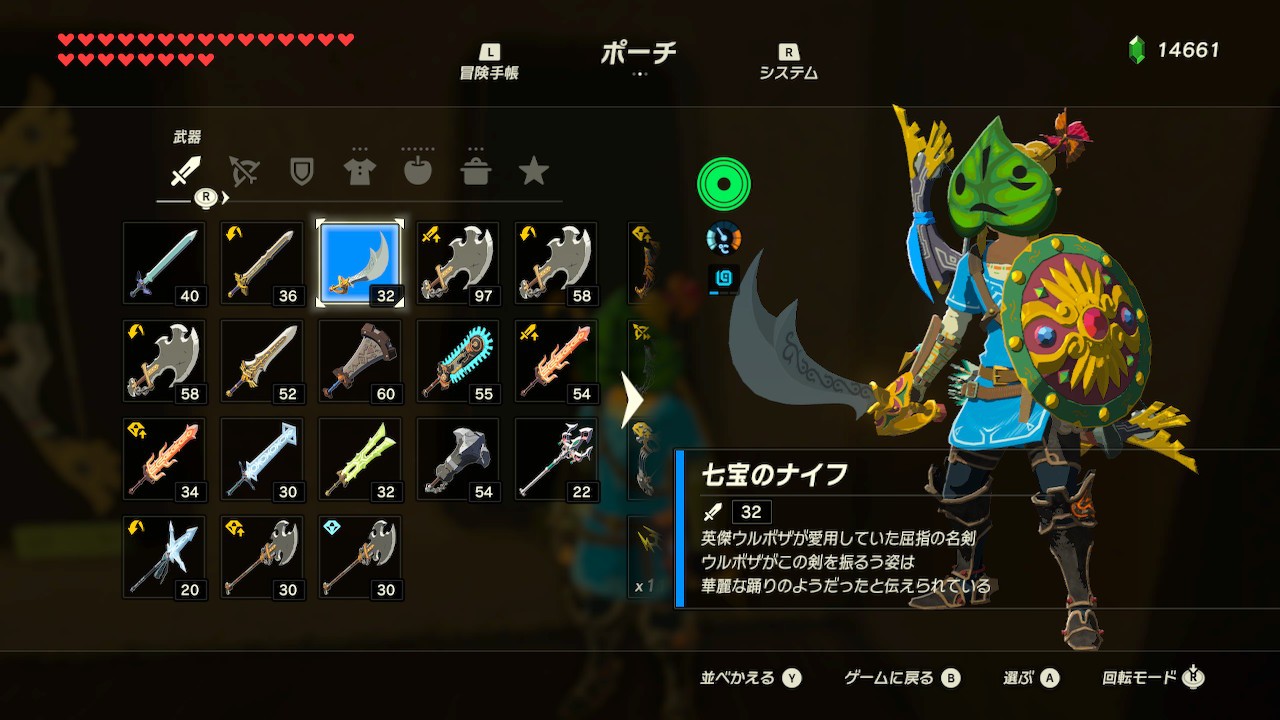Select the icy blue great frostblade
1280x720 pixels.
pos(262,459)
